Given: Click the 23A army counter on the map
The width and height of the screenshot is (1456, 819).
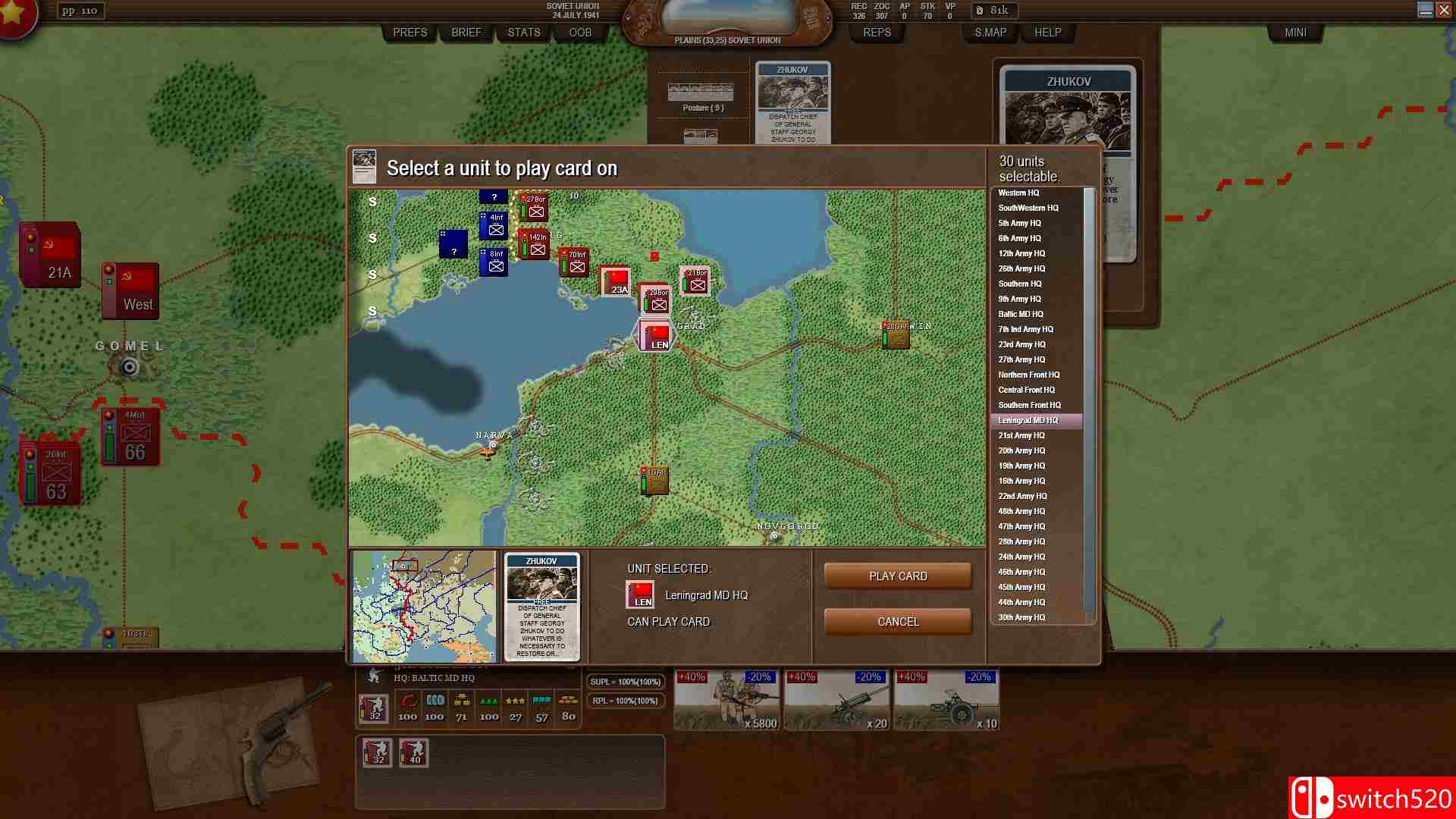Looking at the screenshot, I should pyautogui.click(x=617, y=282).
